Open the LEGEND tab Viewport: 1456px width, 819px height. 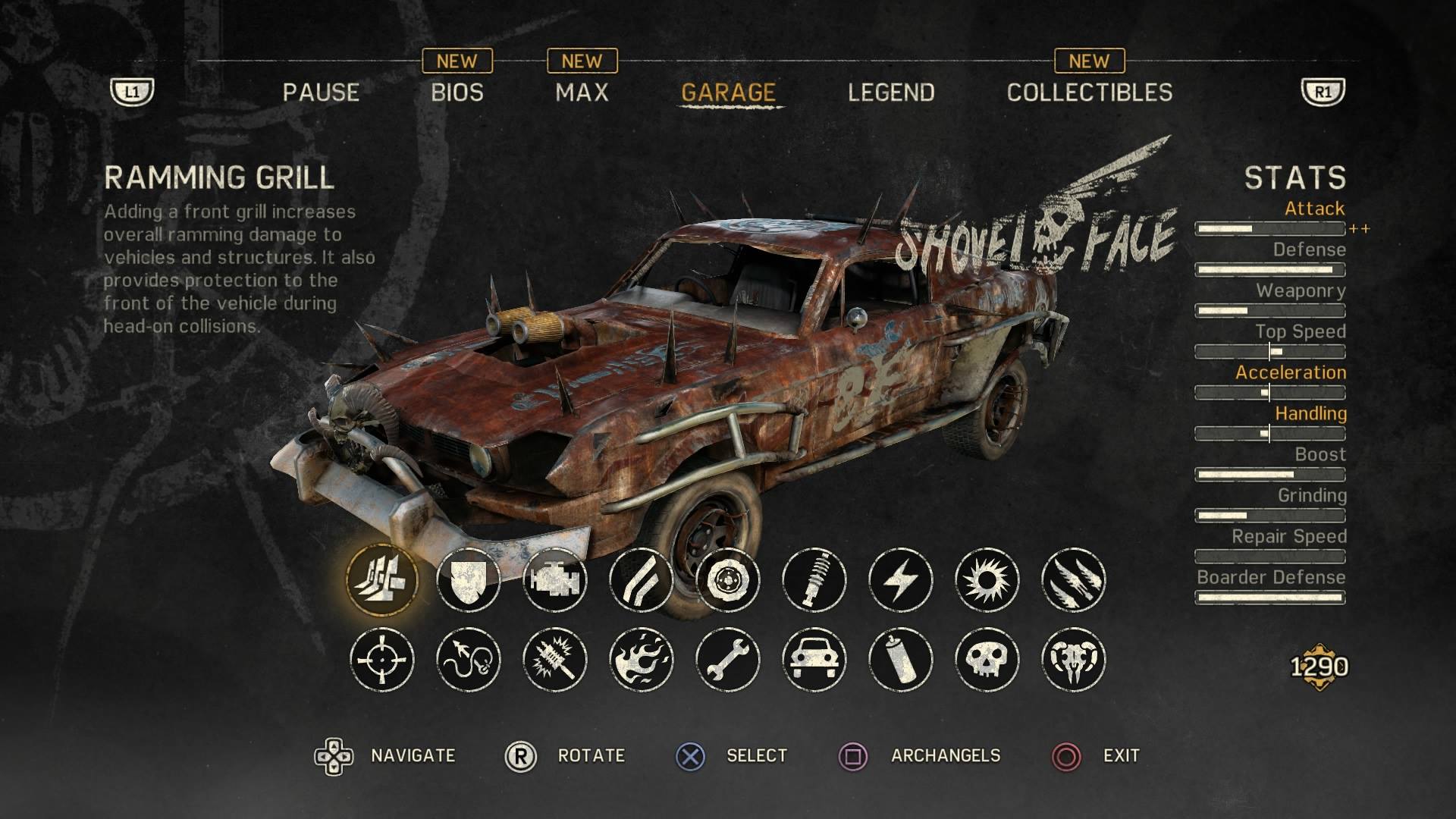point(891,93)
